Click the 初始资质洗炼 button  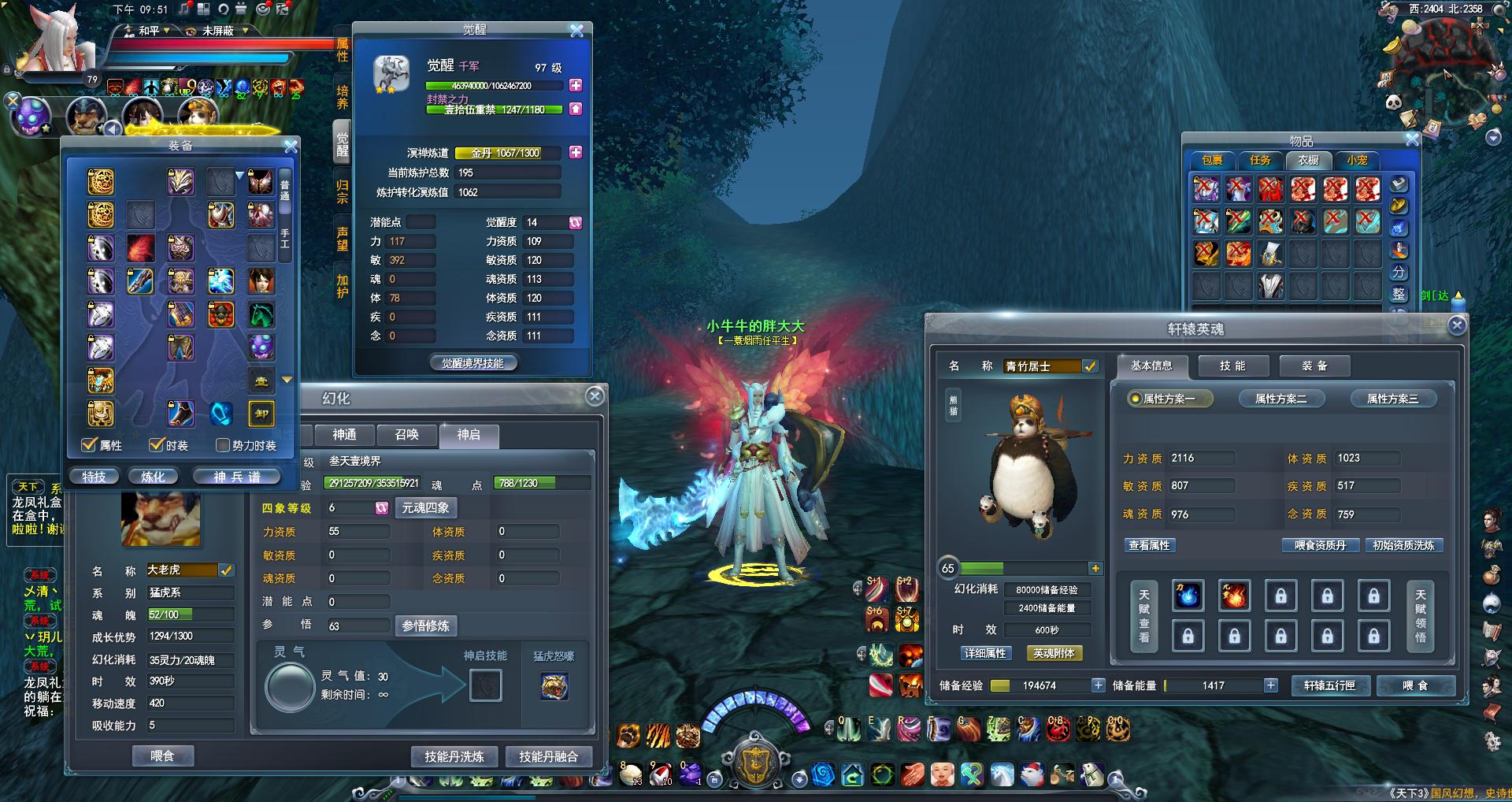click(1403, 545)
